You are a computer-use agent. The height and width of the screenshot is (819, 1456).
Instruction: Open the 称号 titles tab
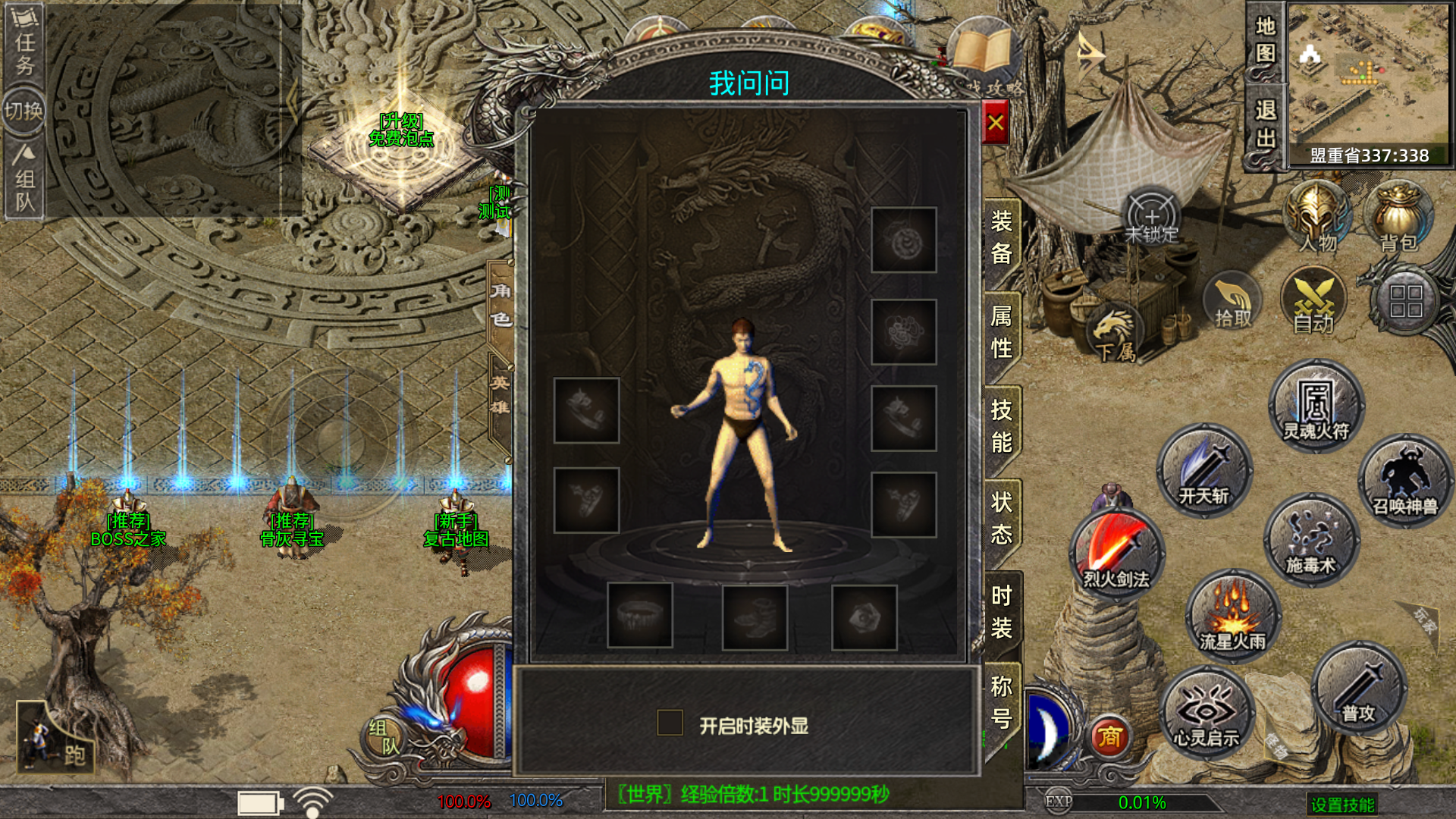pyautogui.click(x=1001, y=702)
